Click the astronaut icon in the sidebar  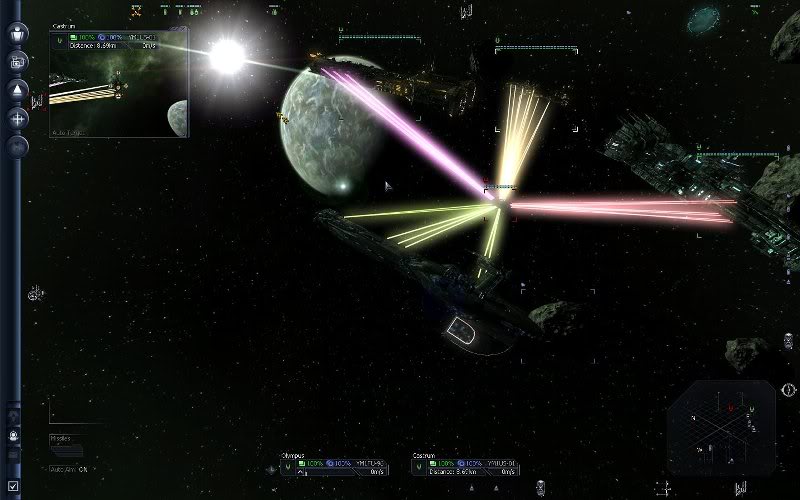tap(14, 436)
